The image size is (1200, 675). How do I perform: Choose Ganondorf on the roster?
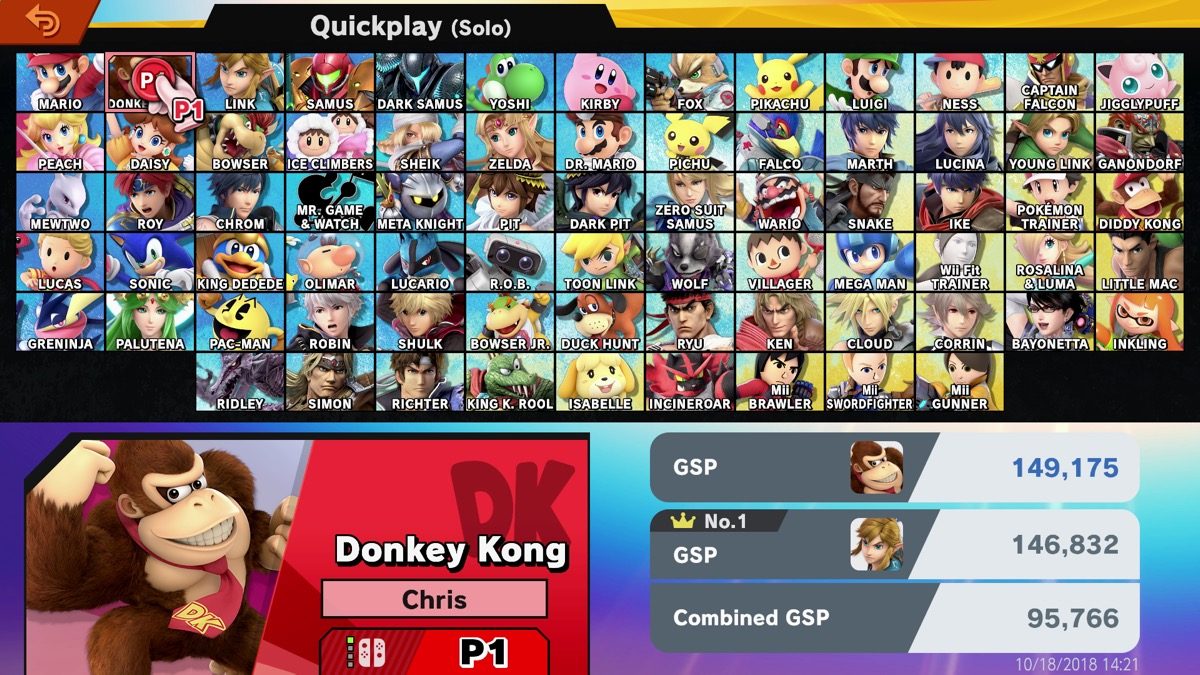click(x=1140, y=142)
